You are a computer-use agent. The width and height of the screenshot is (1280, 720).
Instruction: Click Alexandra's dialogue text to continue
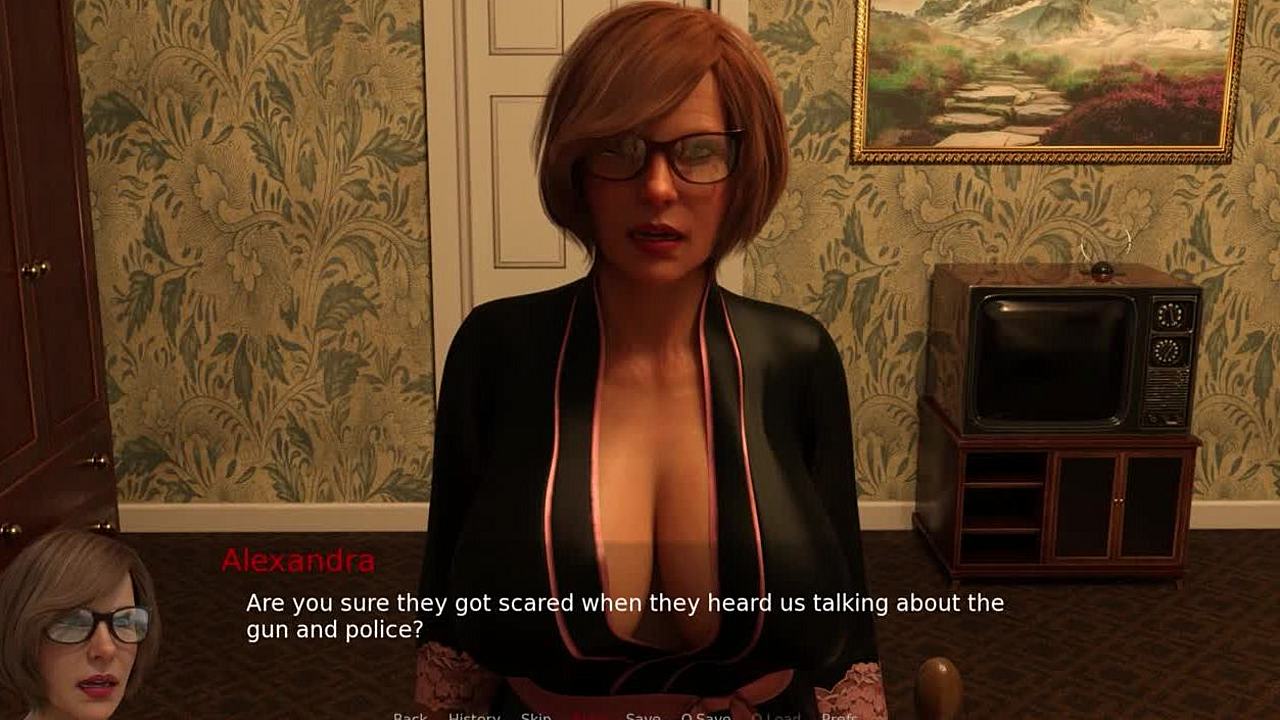click(625, 616)
